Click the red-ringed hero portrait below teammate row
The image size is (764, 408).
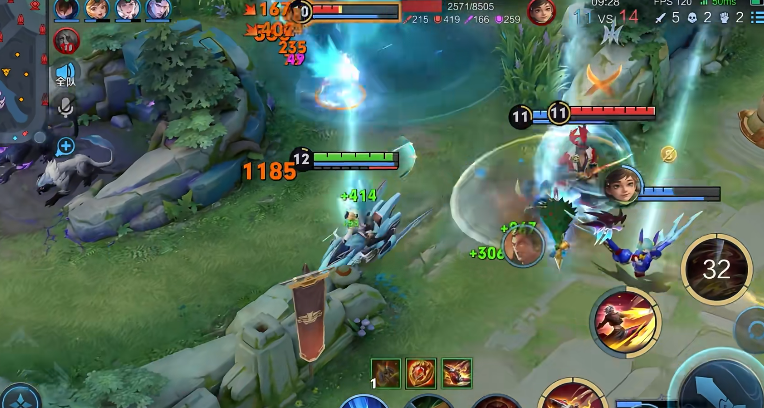[66, 40]
